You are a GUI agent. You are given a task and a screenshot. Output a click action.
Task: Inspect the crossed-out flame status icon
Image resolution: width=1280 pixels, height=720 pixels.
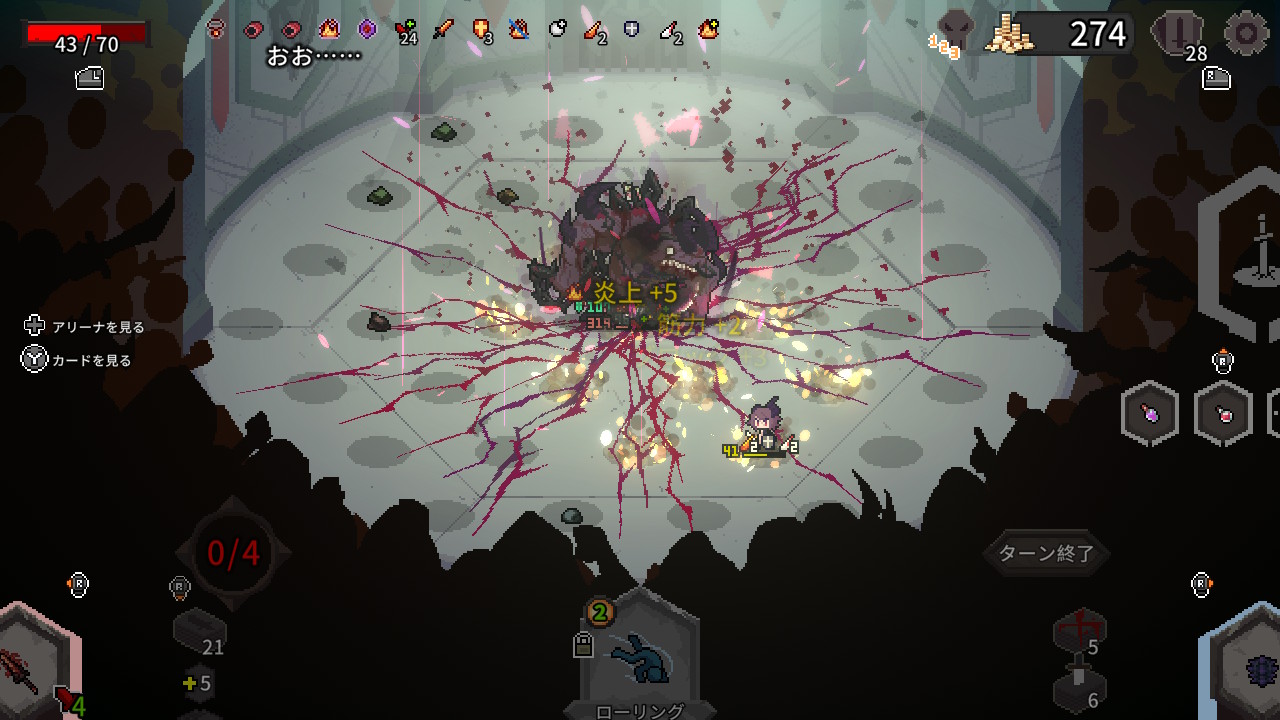point(518,29)
